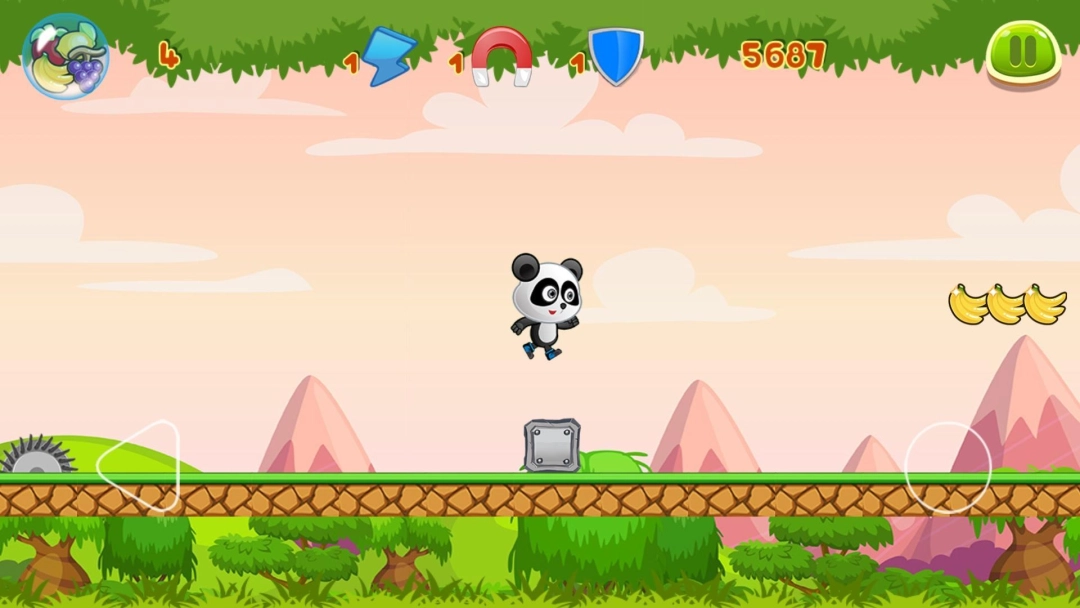
Task: Tap the circular jump button
Action: (947, 466)
